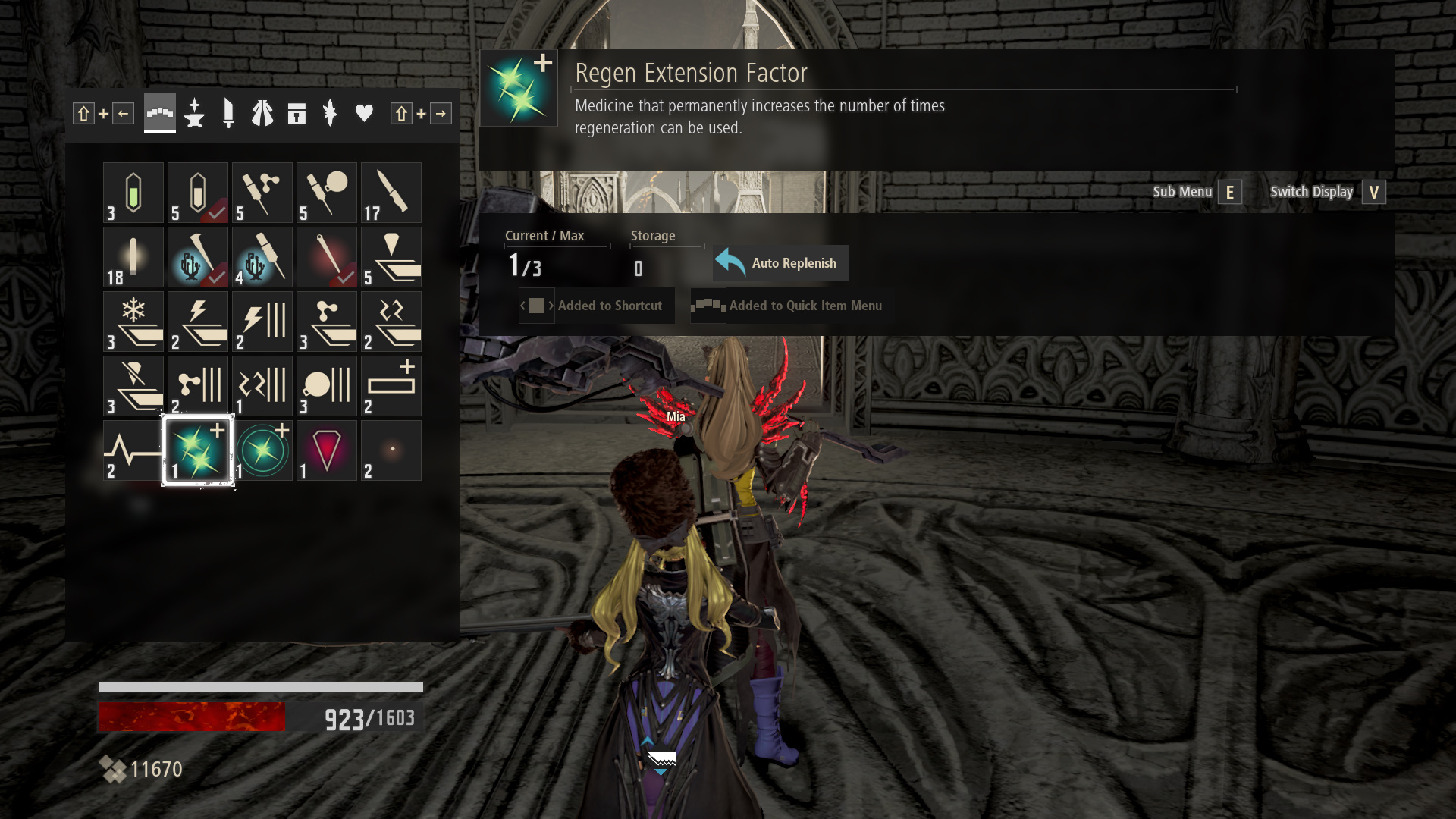The height and width of the screenshot is (819, 1456).
Task: Select the pink gem valuable item
Action: tap(326, 450)
